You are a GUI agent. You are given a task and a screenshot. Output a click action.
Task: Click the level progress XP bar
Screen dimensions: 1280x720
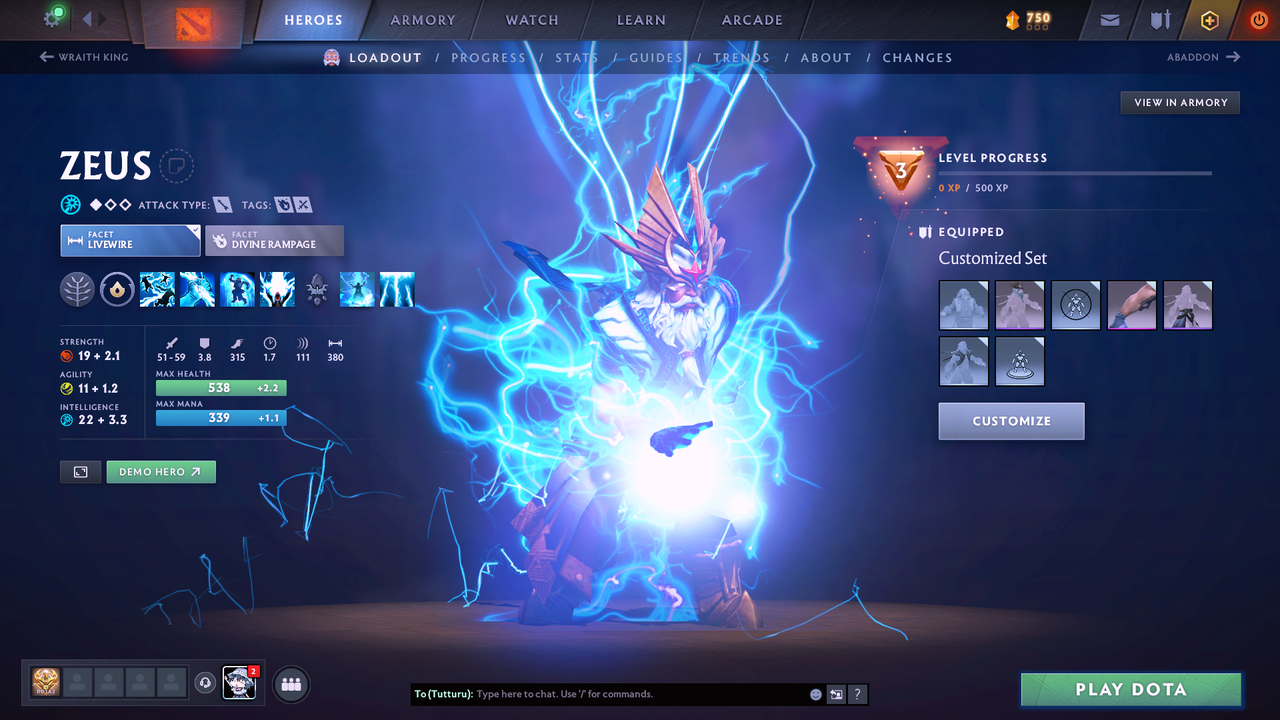click(1075, 172)
